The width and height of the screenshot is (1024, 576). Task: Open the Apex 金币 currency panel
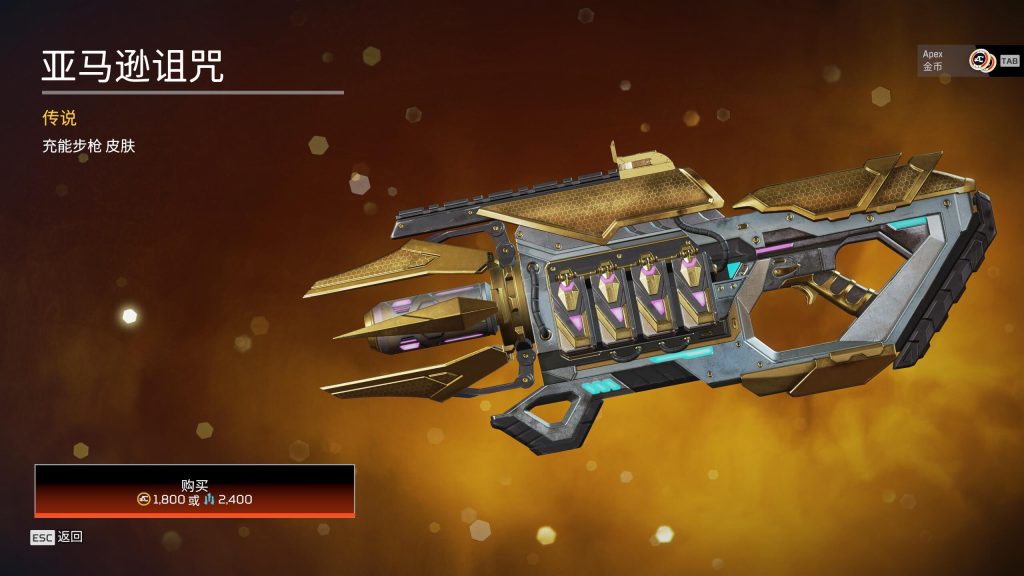pyautogui.click(x=956, y=60)
